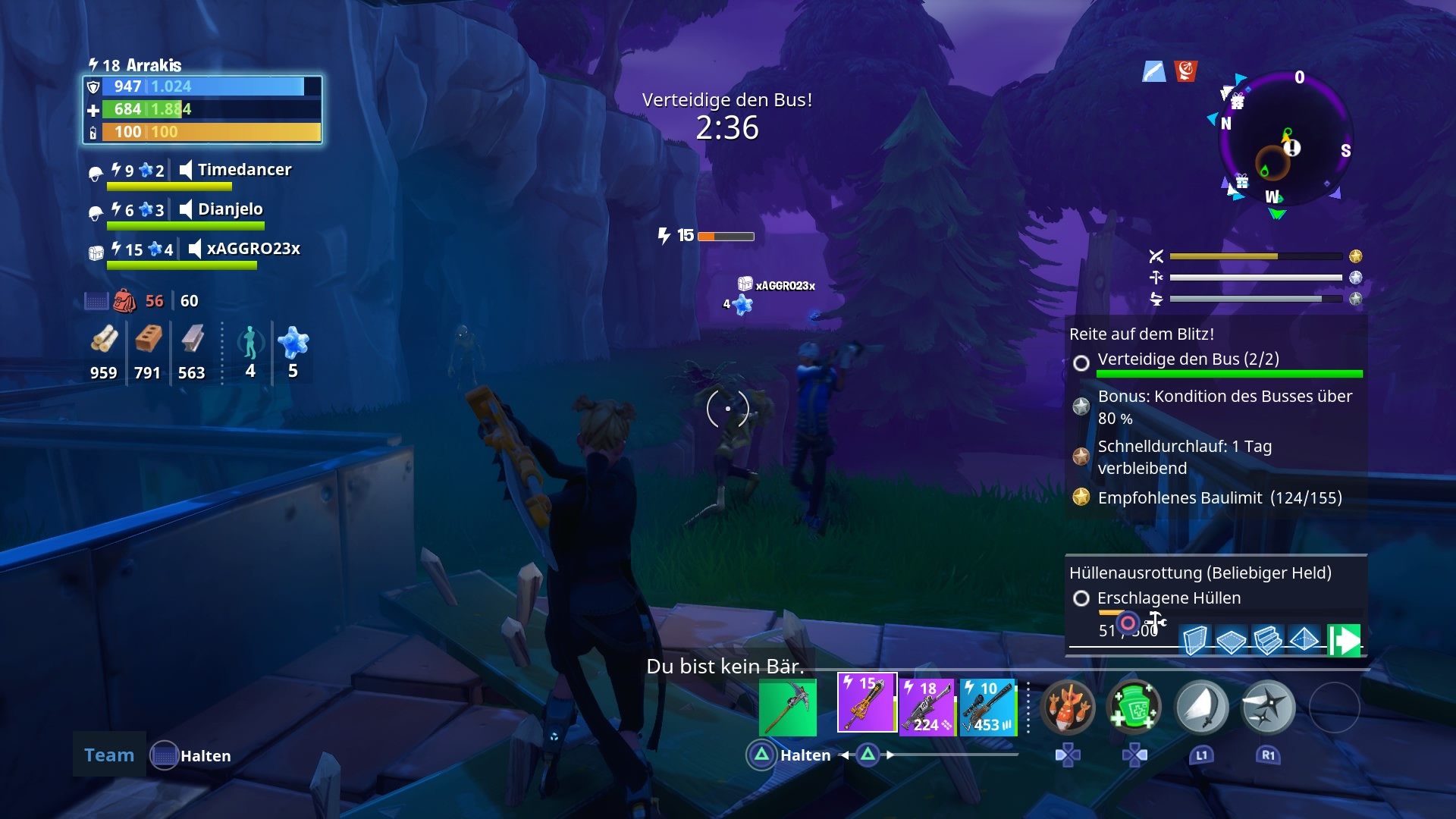The width and height of the screenshot is (1456, 819).
Task: Pick the roof building piece
Action: (1304, 641)
